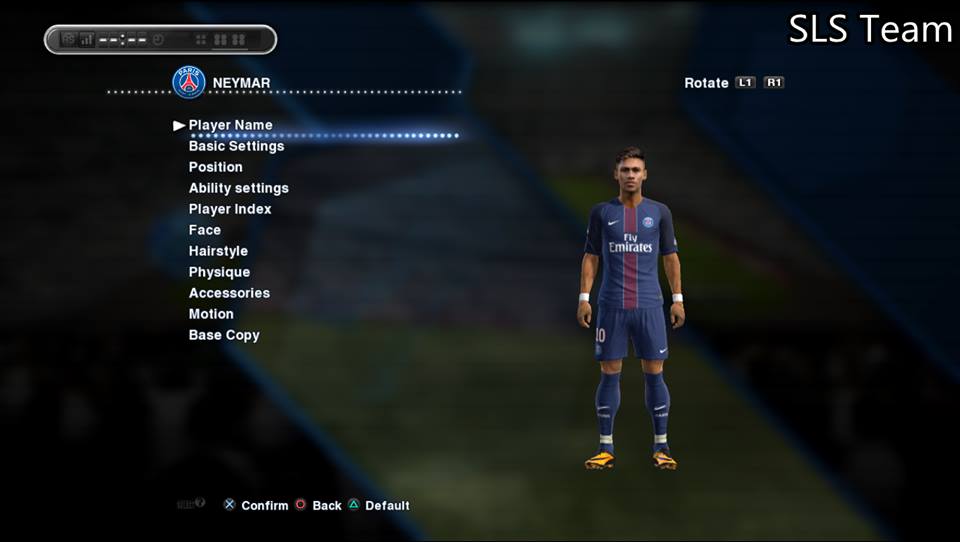960x542 pixels.
Task: Choose the Hairstyle option
Action: click(x=218, y=251)
